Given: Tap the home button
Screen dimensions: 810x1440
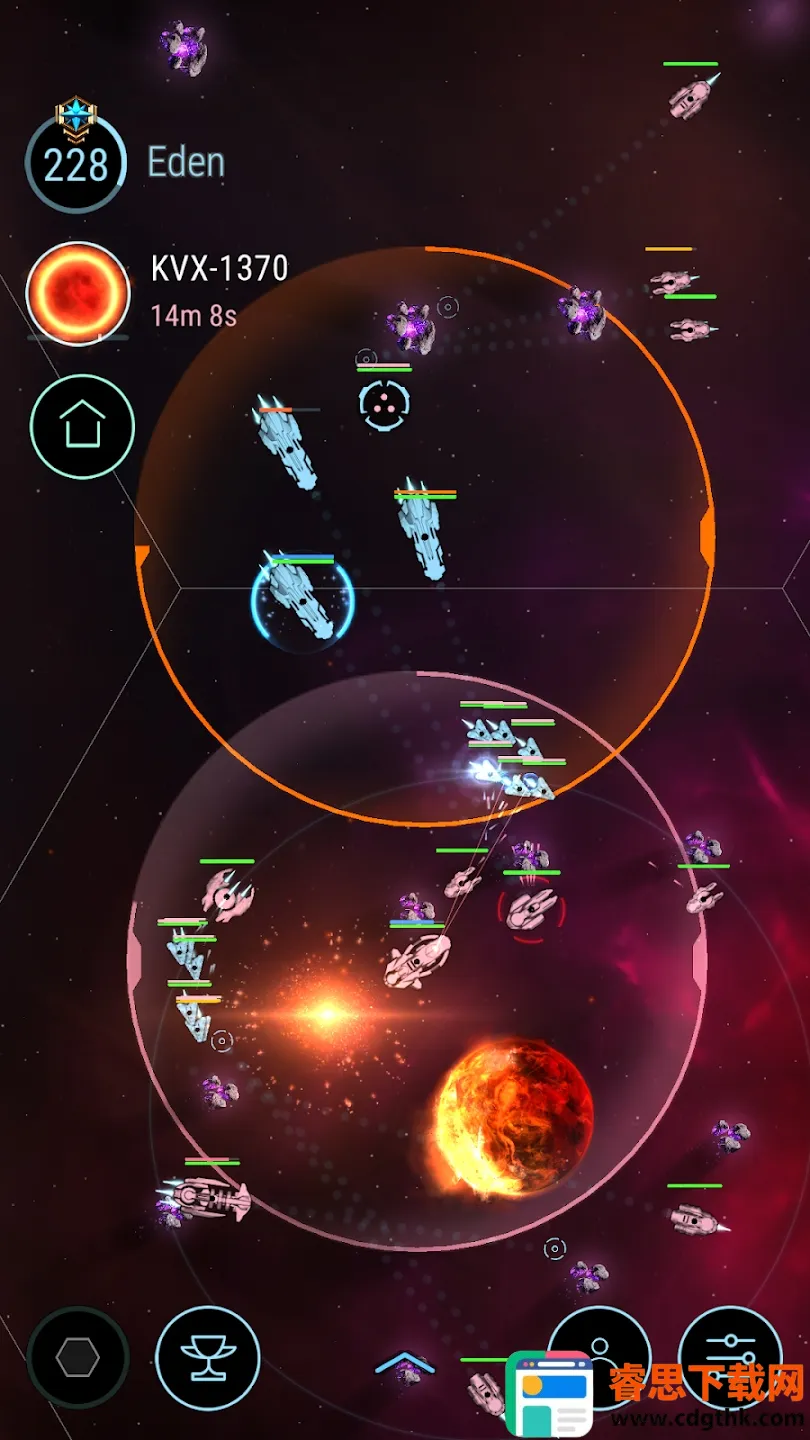Looking at the screenshot, I should 82,427.
